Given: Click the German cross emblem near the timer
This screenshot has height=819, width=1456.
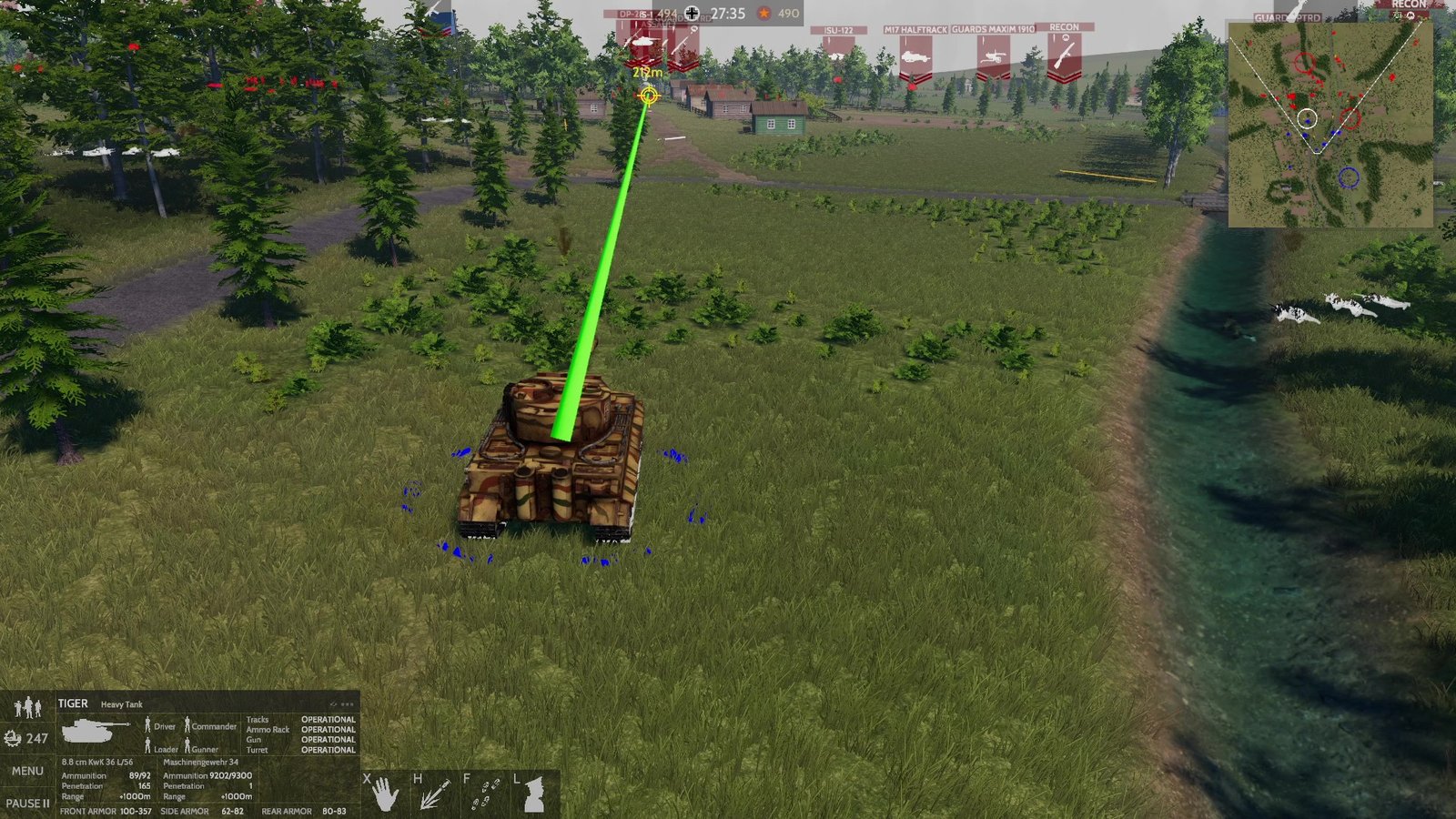Looking at the screenshot, I should 691,14.
